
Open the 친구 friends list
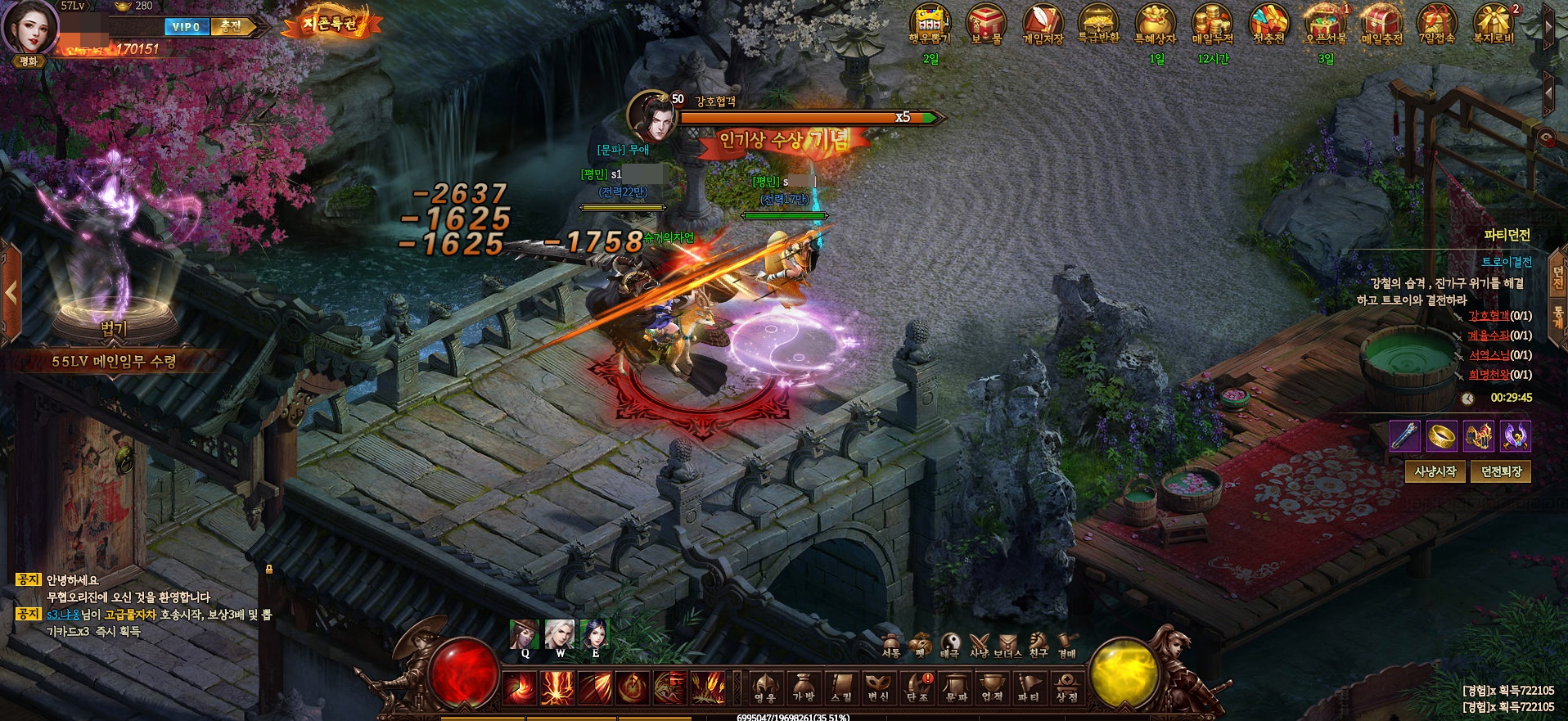(x=1039, y=645)
